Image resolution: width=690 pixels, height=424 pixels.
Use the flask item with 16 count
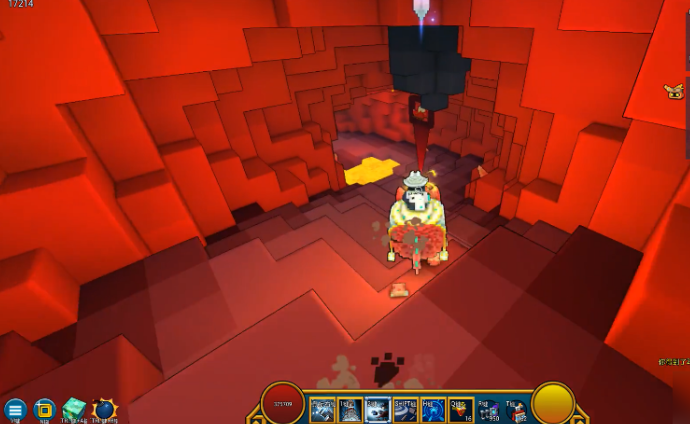pyautogui.click(x=460, y=409)
